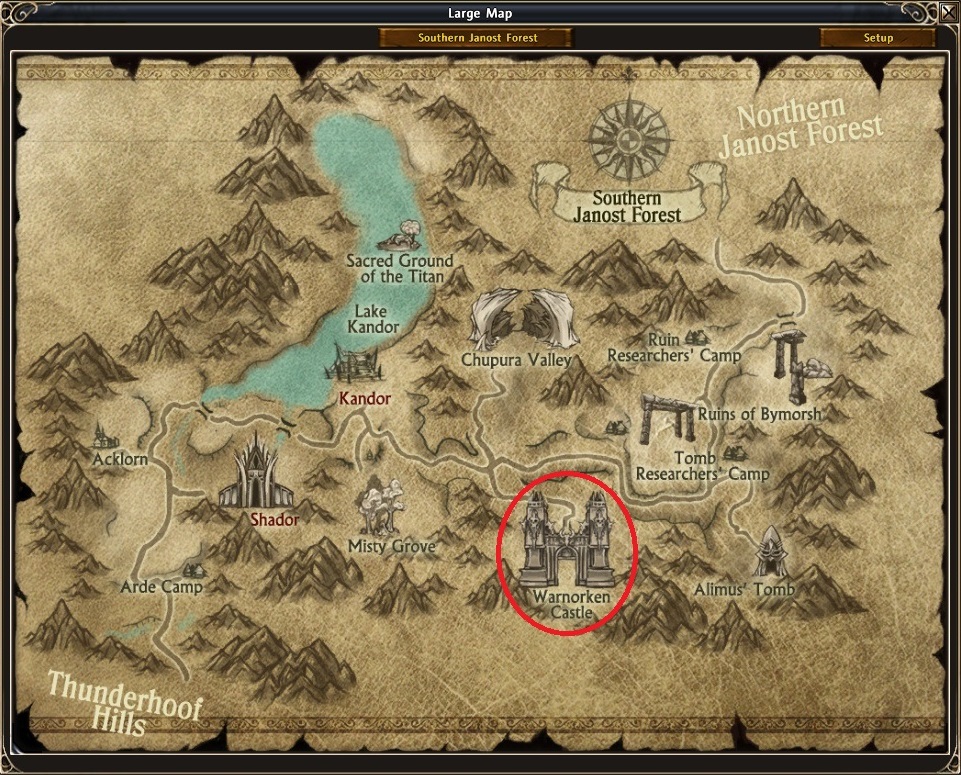Close the Large Map window
This screenshot has width=961, height=775.
tap(947, 14)
